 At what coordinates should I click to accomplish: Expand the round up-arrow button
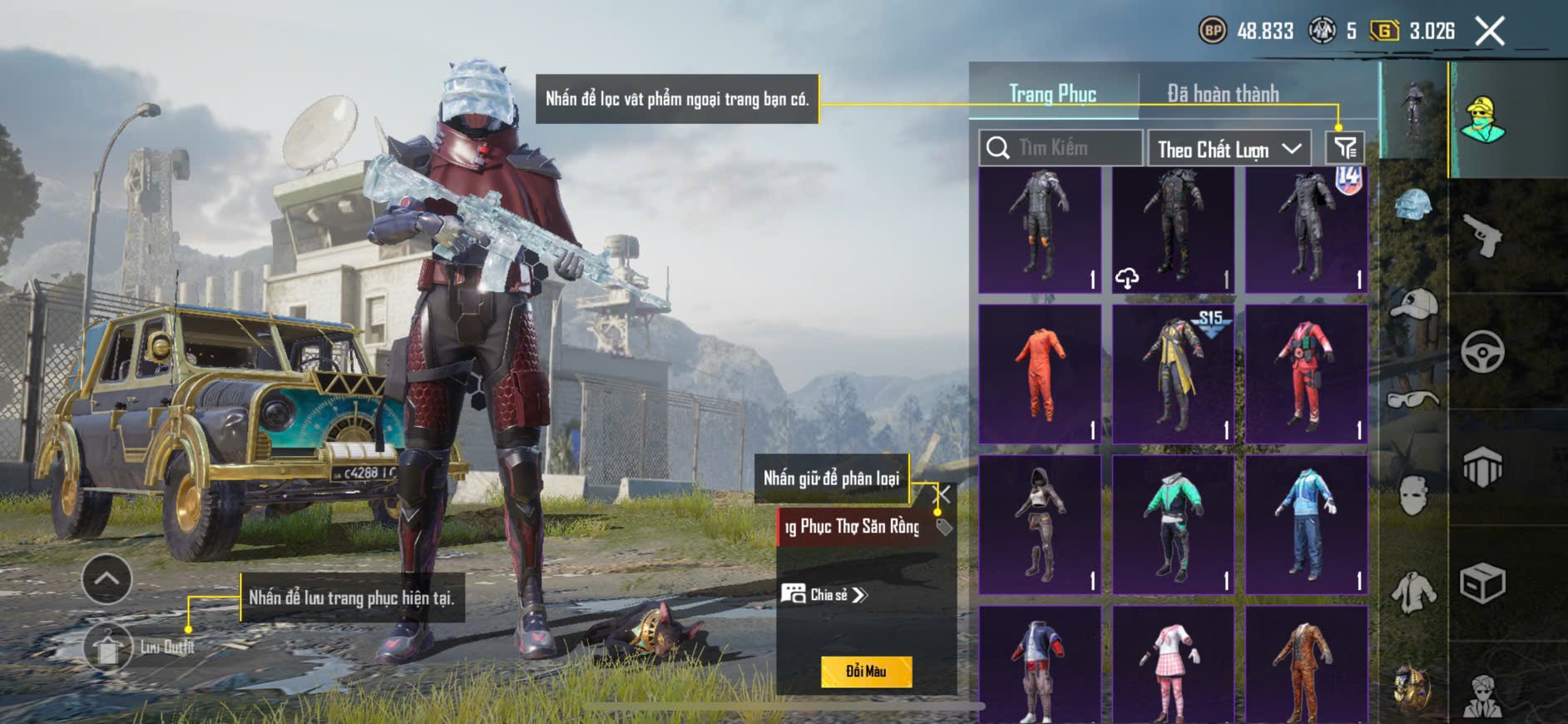tap(106, 578)
